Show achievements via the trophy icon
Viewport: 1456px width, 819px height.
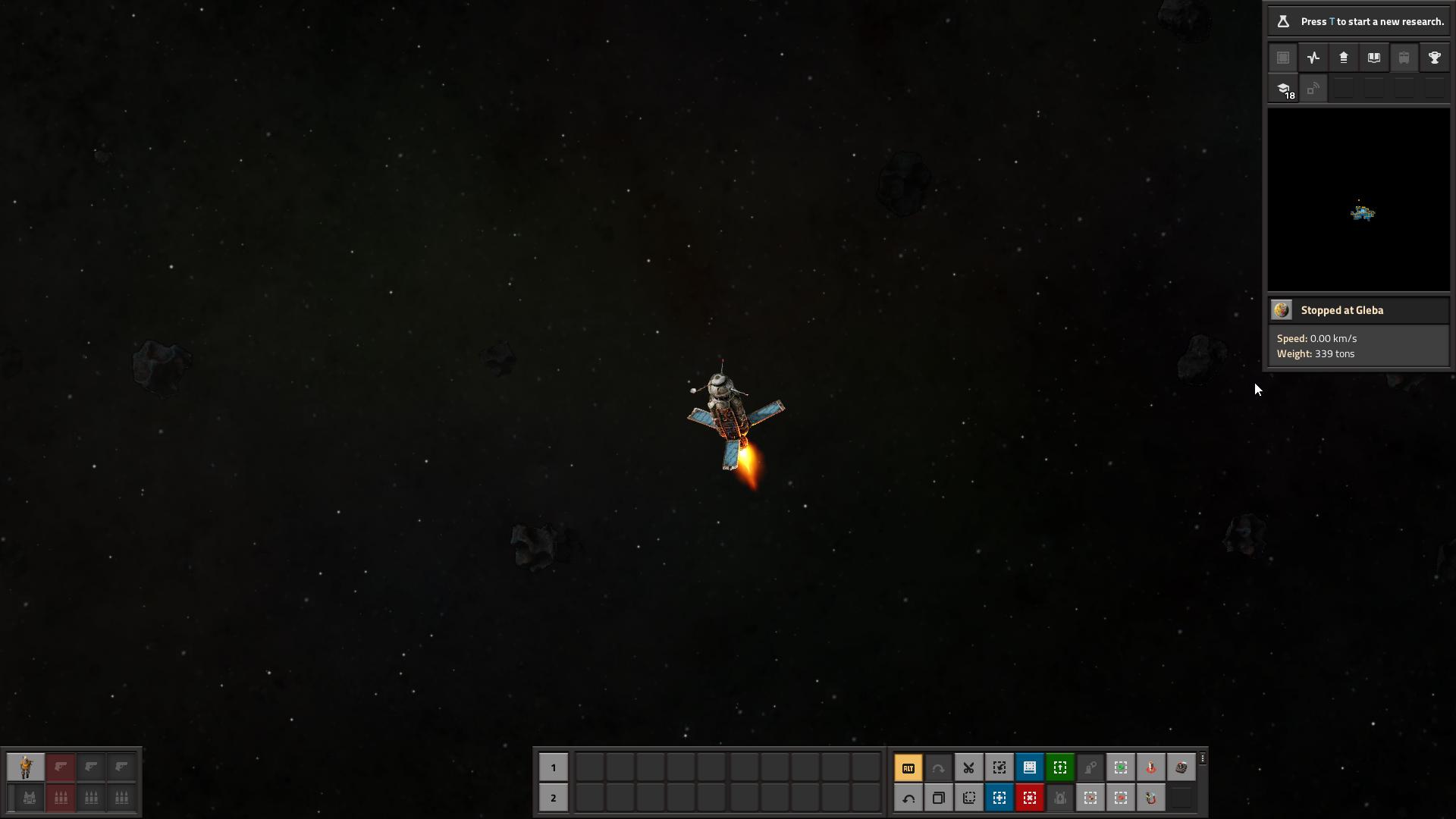point(1434,58)
